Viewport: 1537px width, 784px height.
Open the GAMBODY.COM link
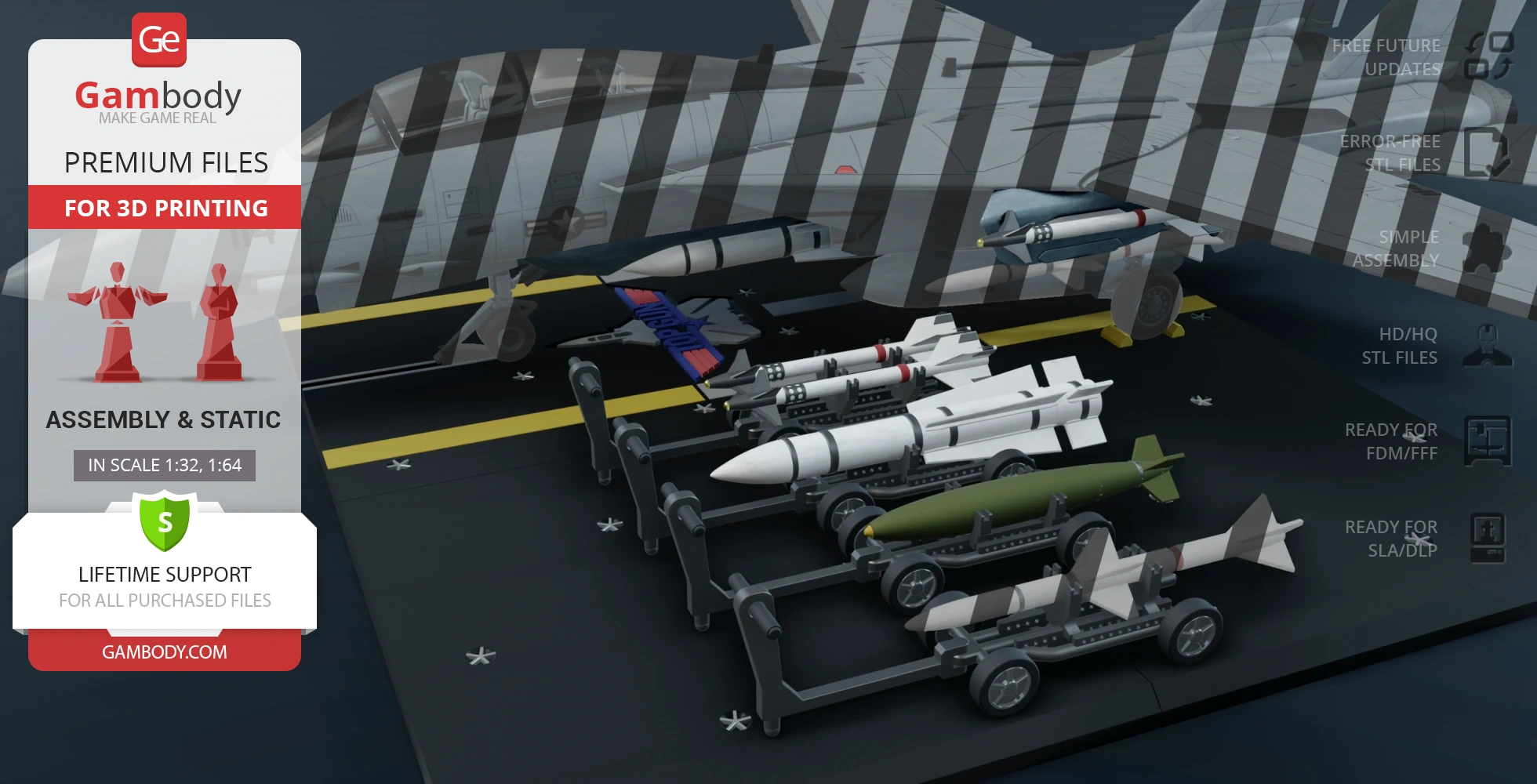click(165, 652)
